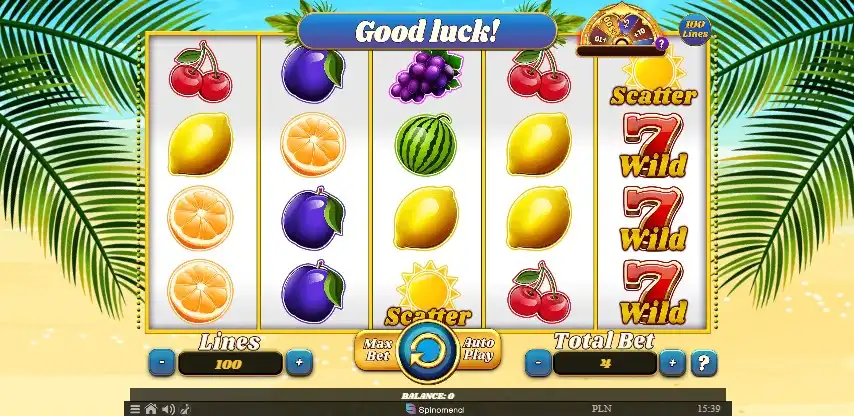Screen dimensions: 854x416
Task: Go to the home lobby icon
Action: pos(150,409)
